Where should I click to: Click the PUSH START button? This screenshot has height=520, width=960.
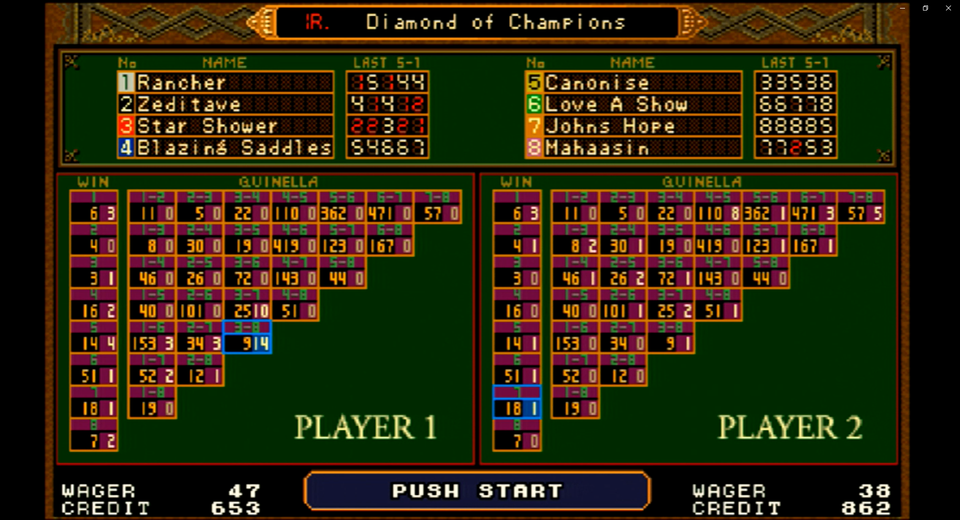pos(477,491)
